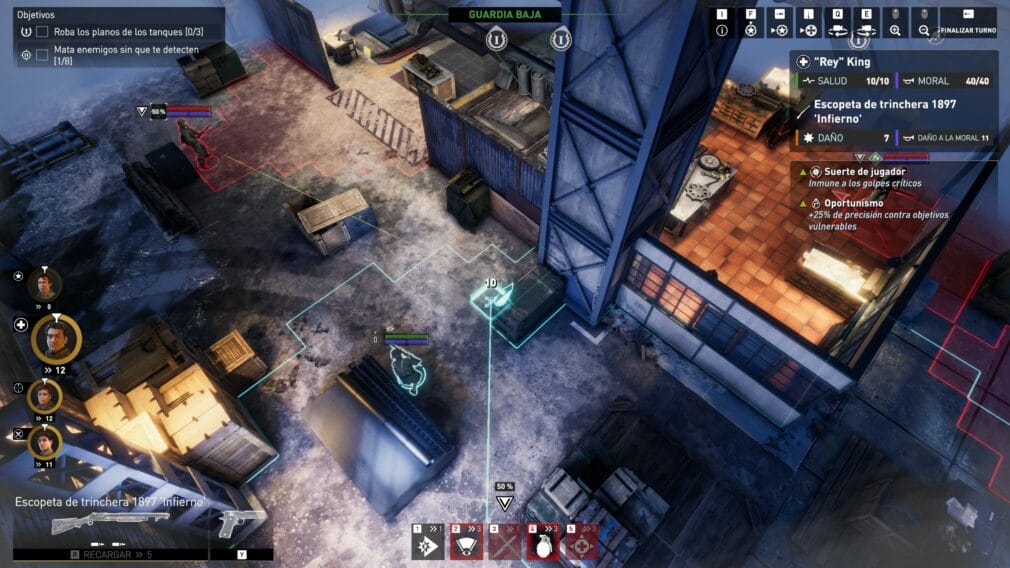Screen dimensions: 1010x568
Task: End the turn with Finalizar Turno
Action: point(967,23)
